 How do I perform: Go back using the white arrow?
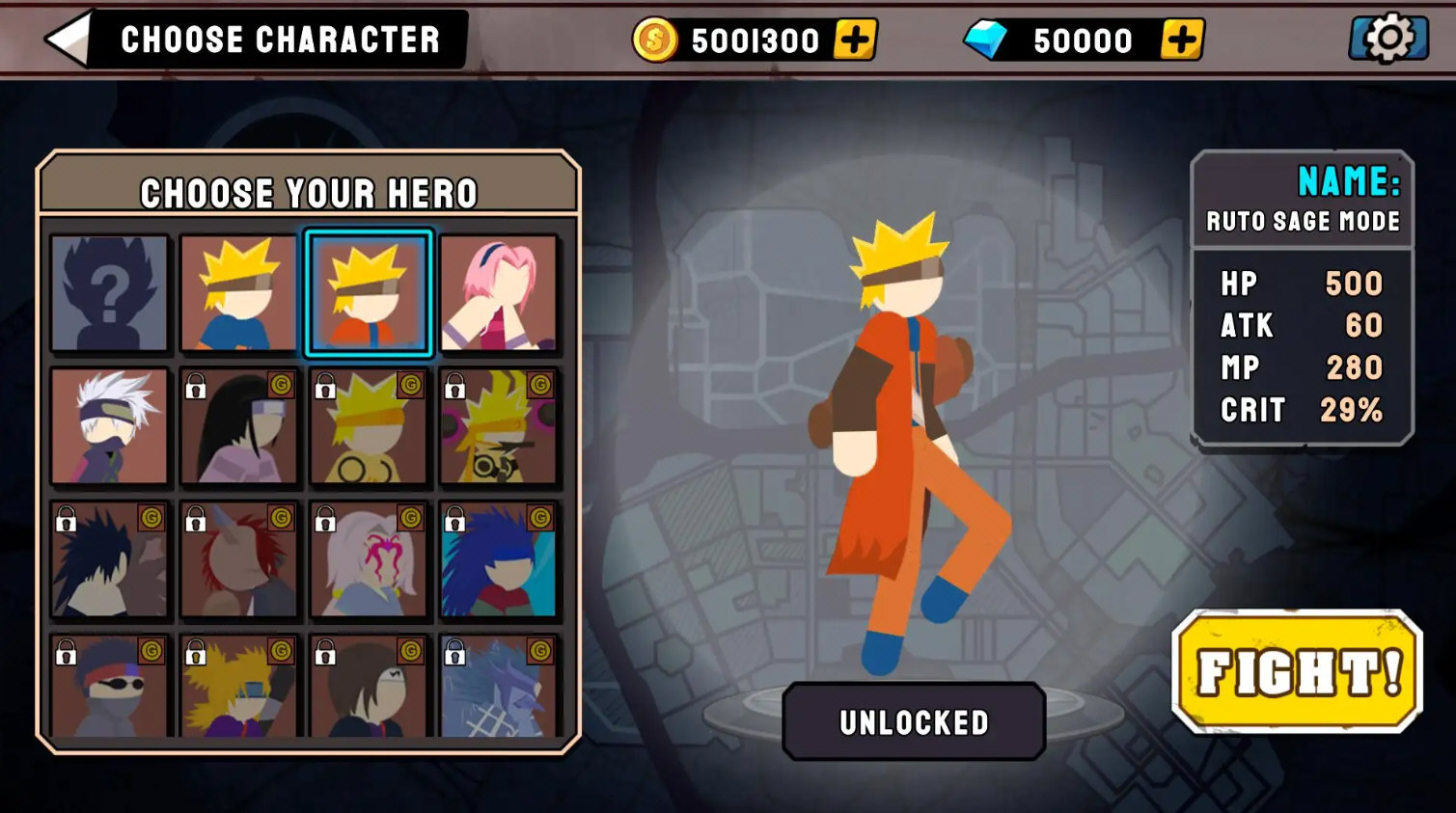69,40
